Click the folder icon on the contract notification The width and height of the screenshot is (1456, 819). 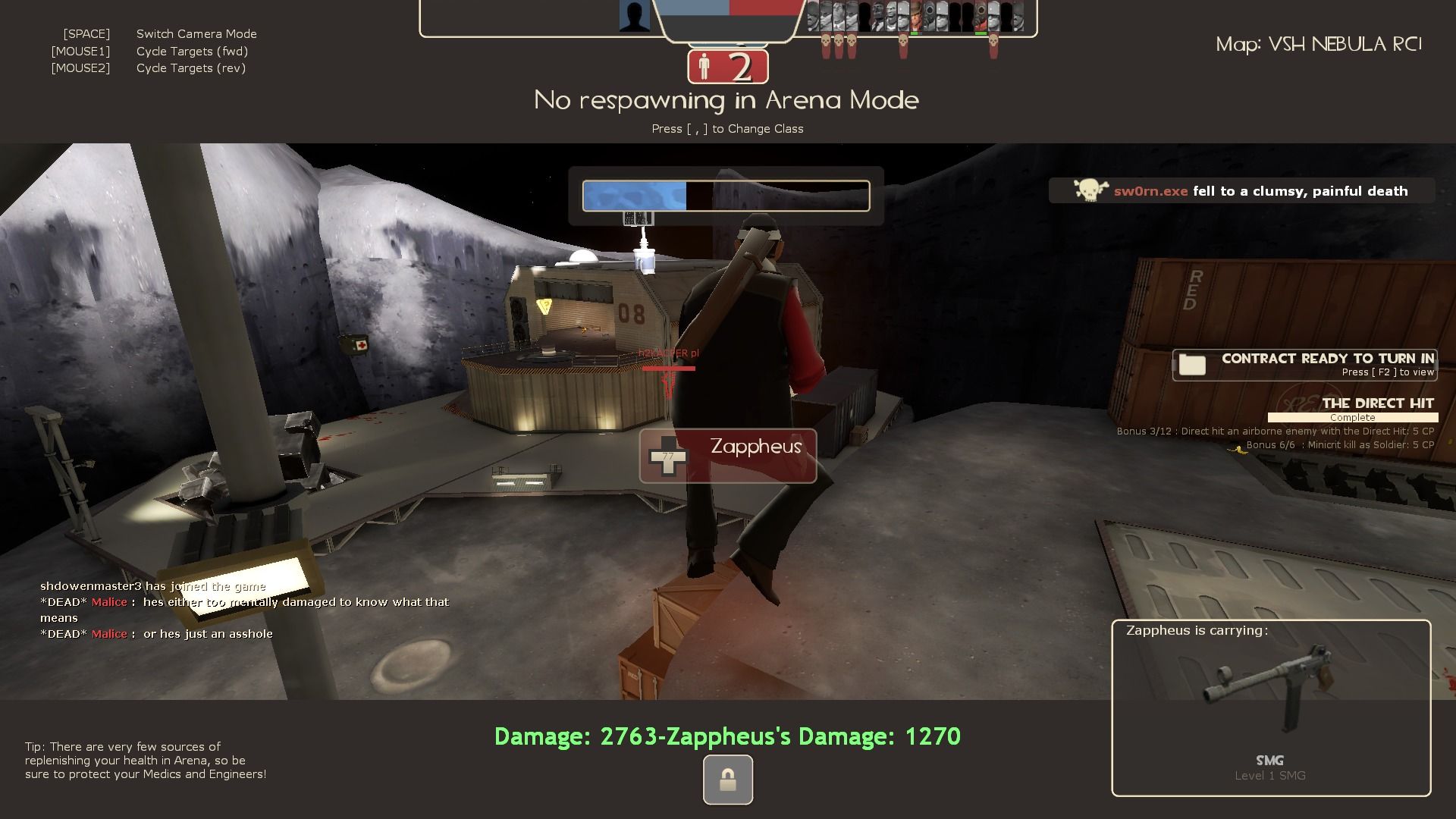click(1192, 365)
